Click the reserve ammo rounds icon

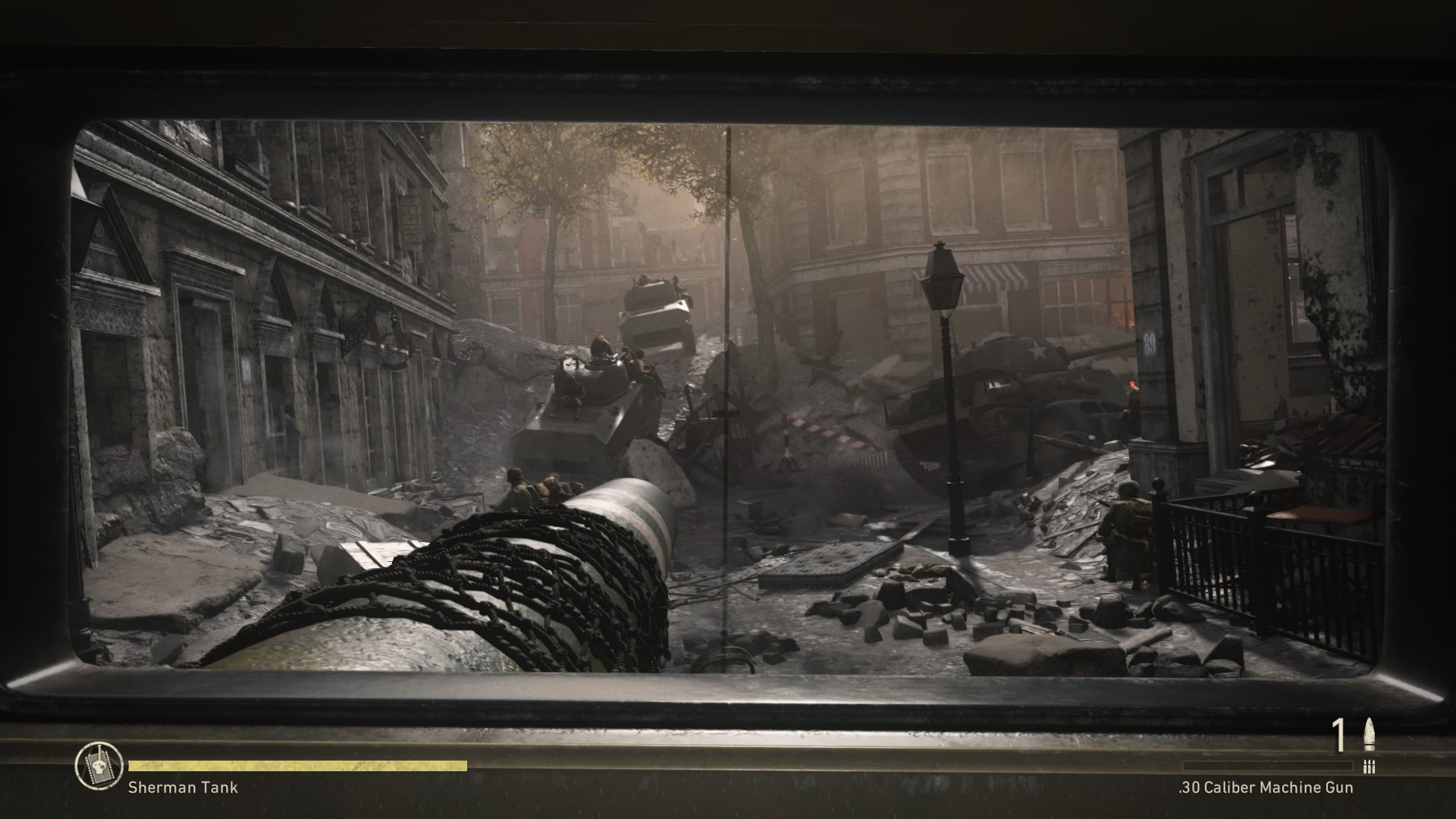pyautogui.click(x=1369, y=767)
